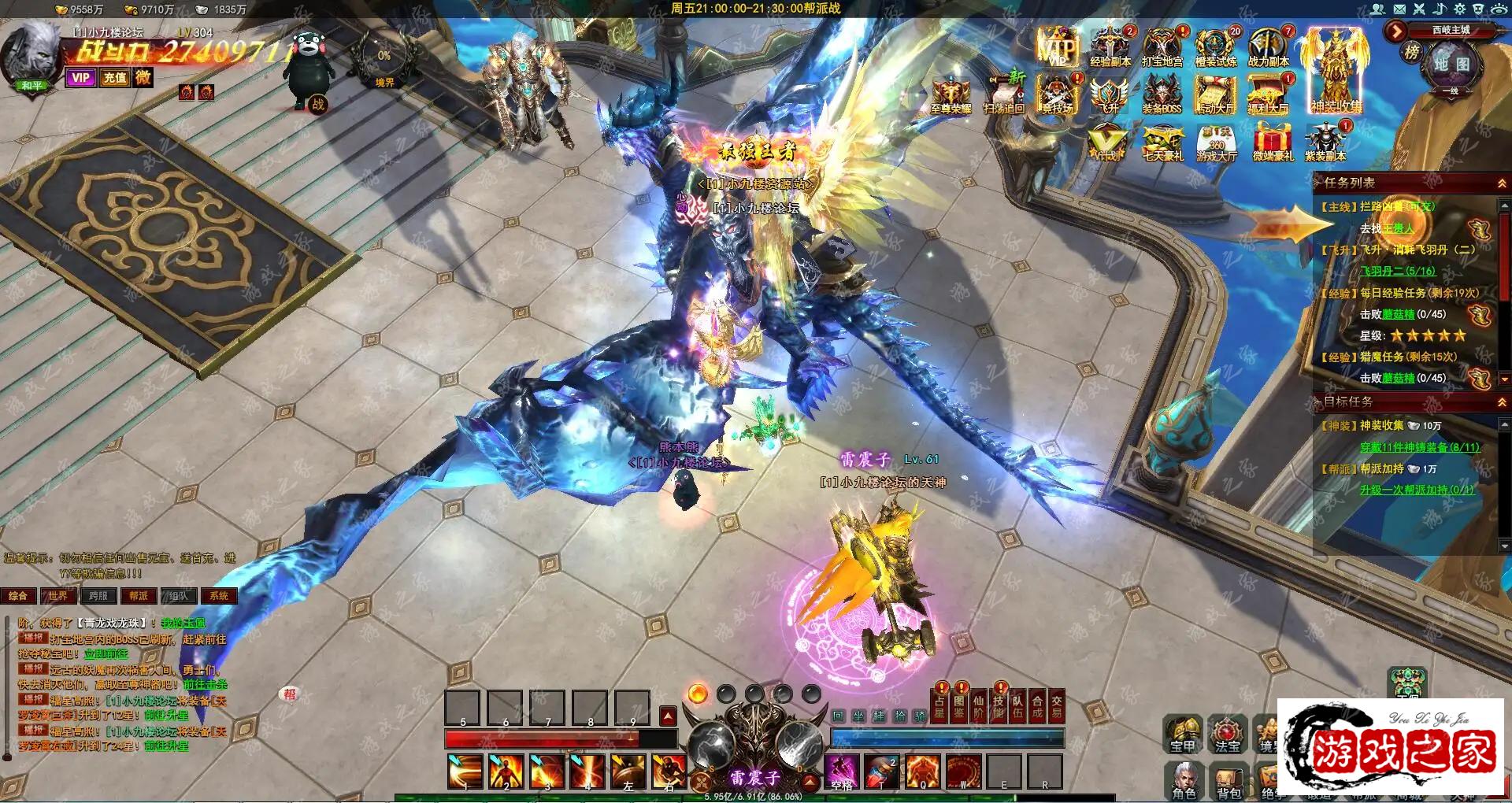Open the 福利大厅 welfare hall chest
This screenshot has width=1512, height=803.
coord(1268,94)
